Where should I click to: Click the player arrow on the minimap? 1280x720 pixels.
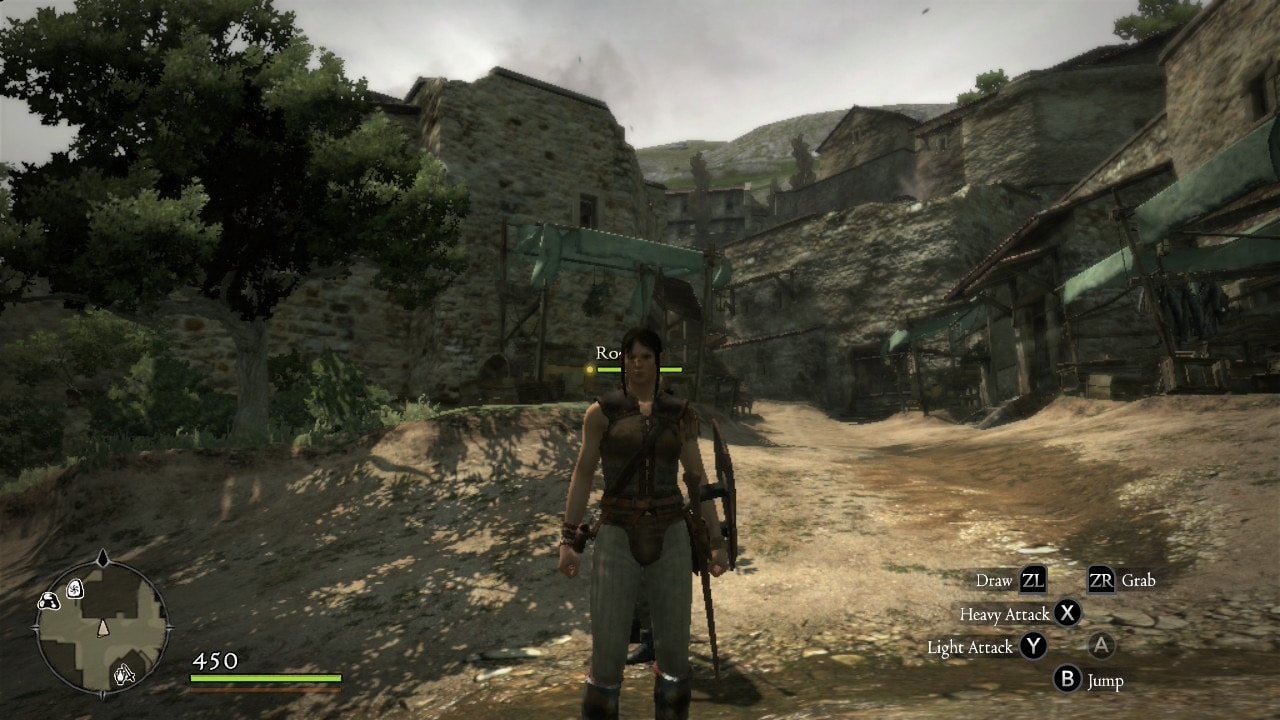pyautogui.click(x=102, y=628)
